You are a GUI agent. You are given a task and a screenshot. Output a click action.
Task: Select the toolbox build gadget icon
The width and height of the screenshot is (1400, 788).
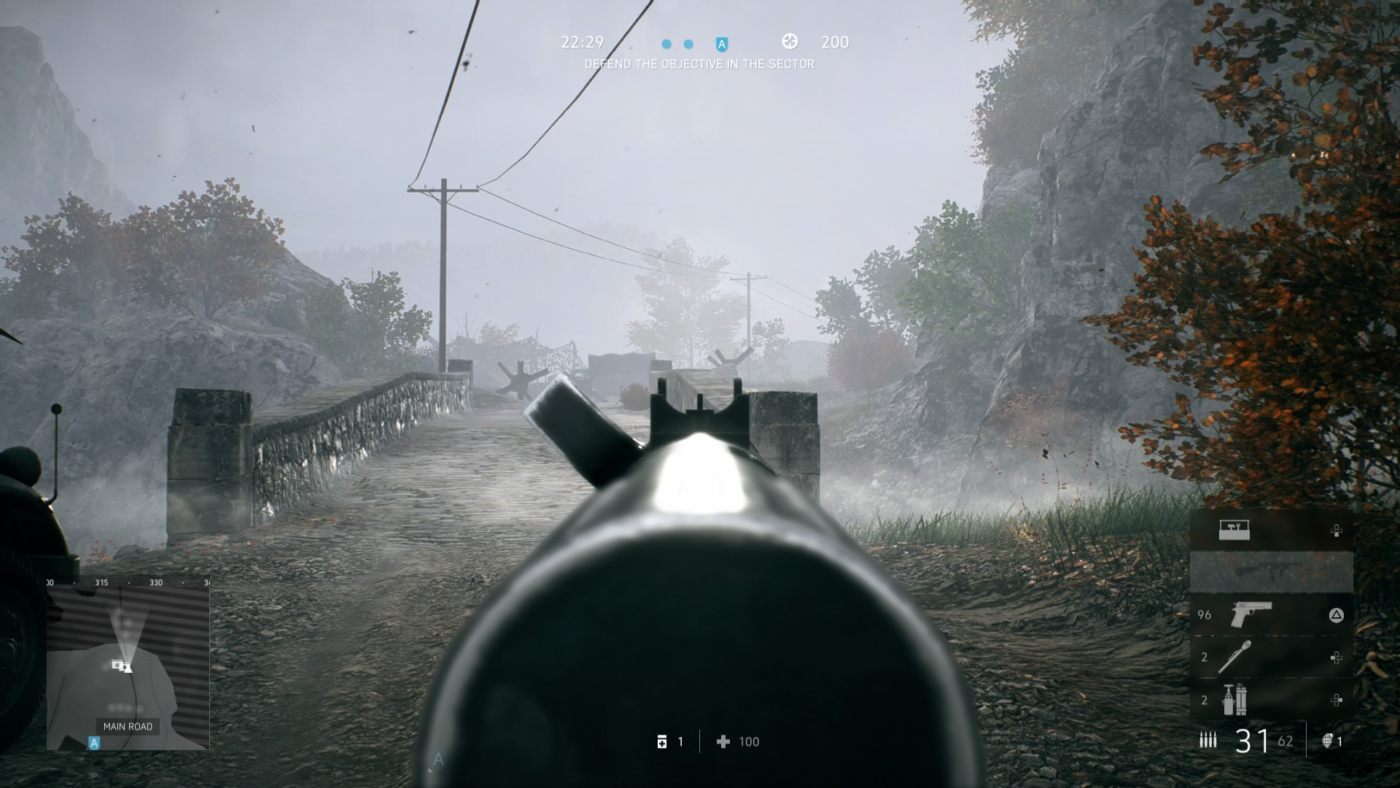point(1234,530)
